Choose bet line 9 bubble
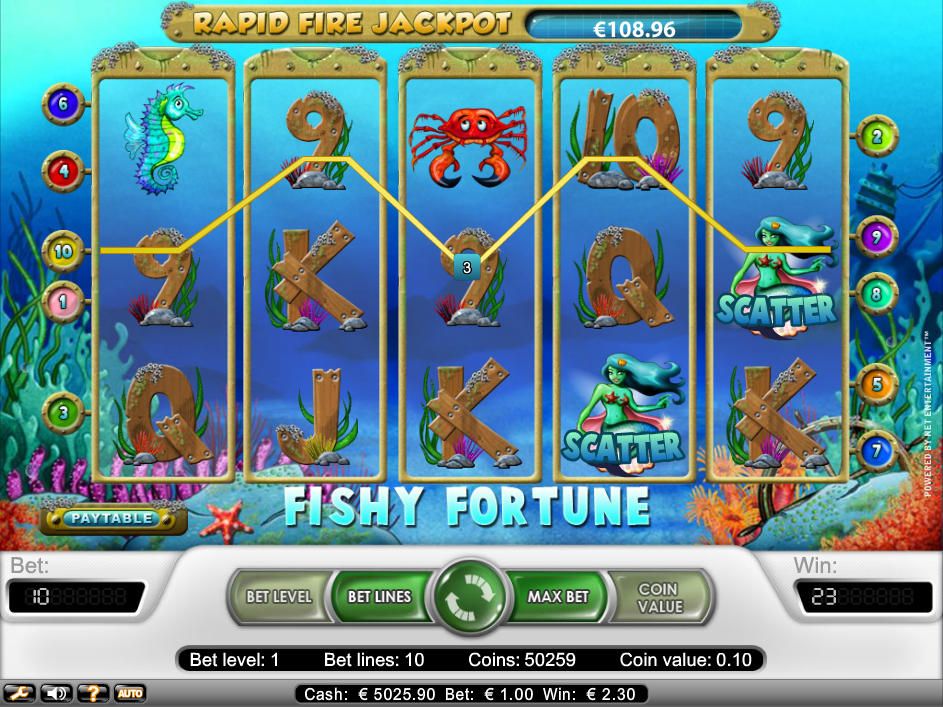The width and height of the screenshot is (943, 707). coord(877,237)
